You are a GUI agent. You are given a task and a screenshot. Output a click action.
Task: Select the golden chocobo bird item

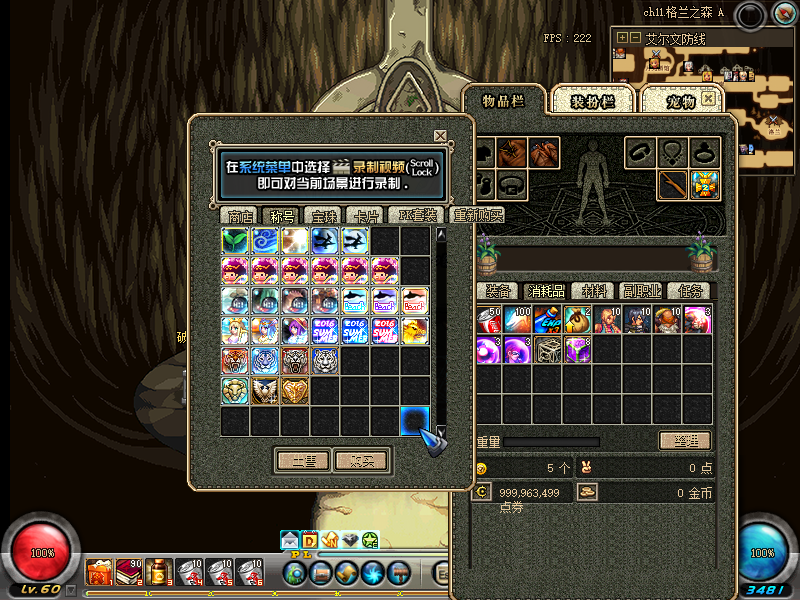tap(415, 330)
